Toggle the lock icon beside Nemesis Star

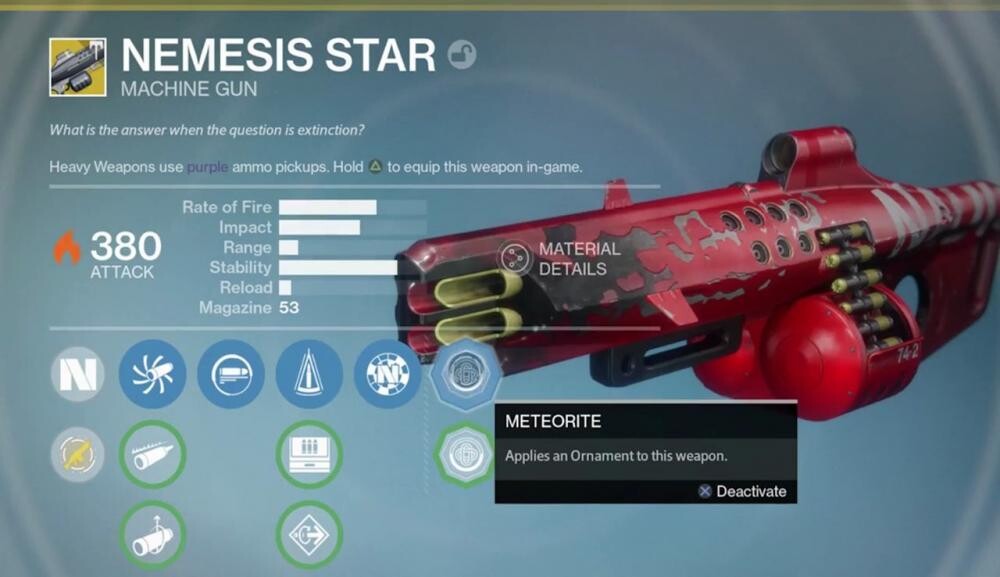click(x=462, y=54)
